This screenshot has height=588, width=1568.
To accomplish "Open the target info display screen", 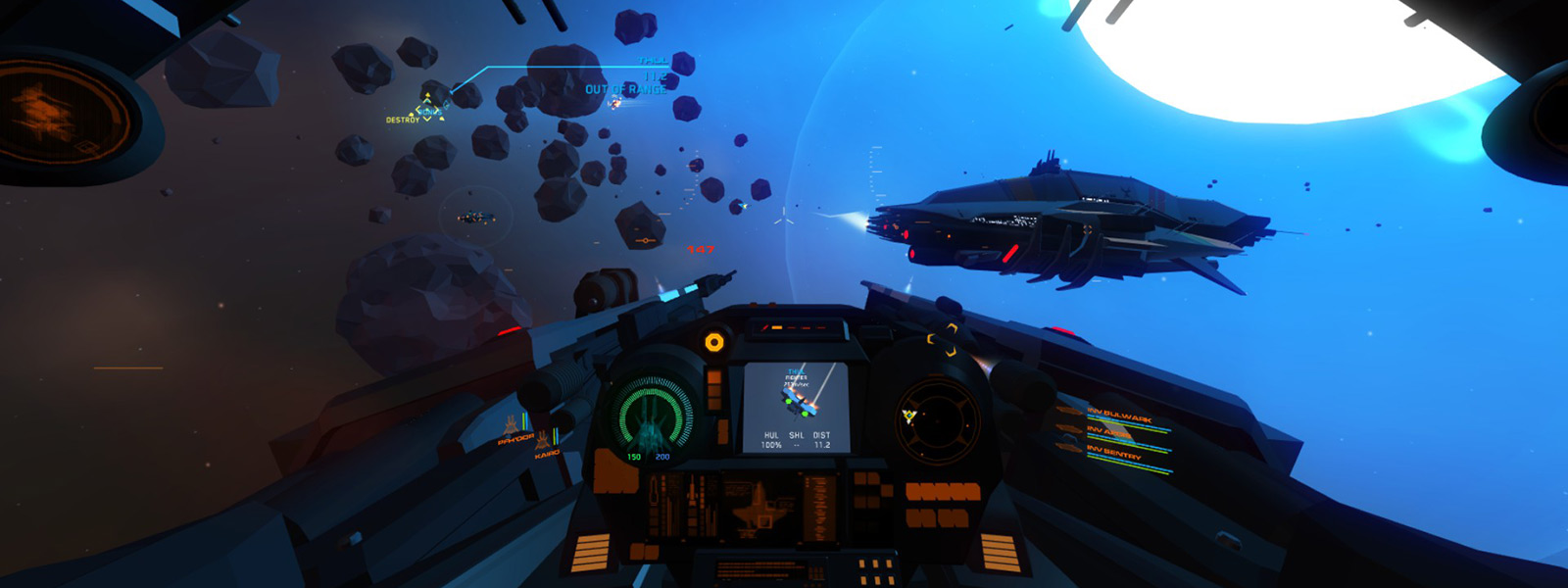I will coord(796,407).
